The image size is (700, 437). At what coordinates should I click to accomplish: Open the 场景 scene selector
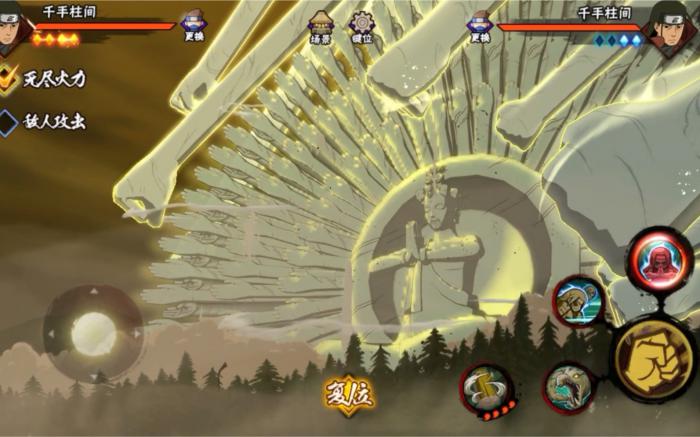coord(321,26)
